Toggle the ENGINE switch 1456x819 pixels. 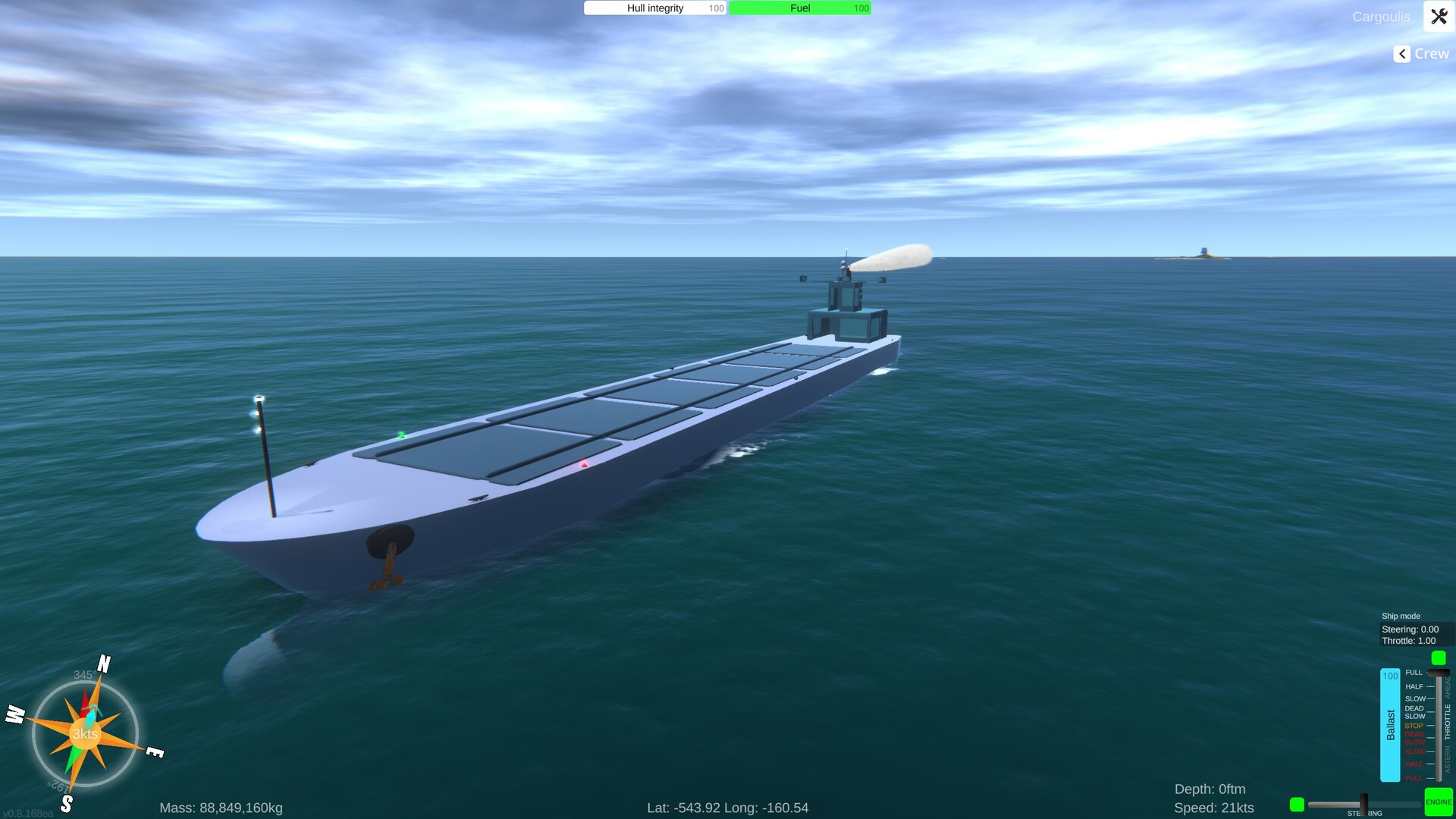pos(1439,802)
